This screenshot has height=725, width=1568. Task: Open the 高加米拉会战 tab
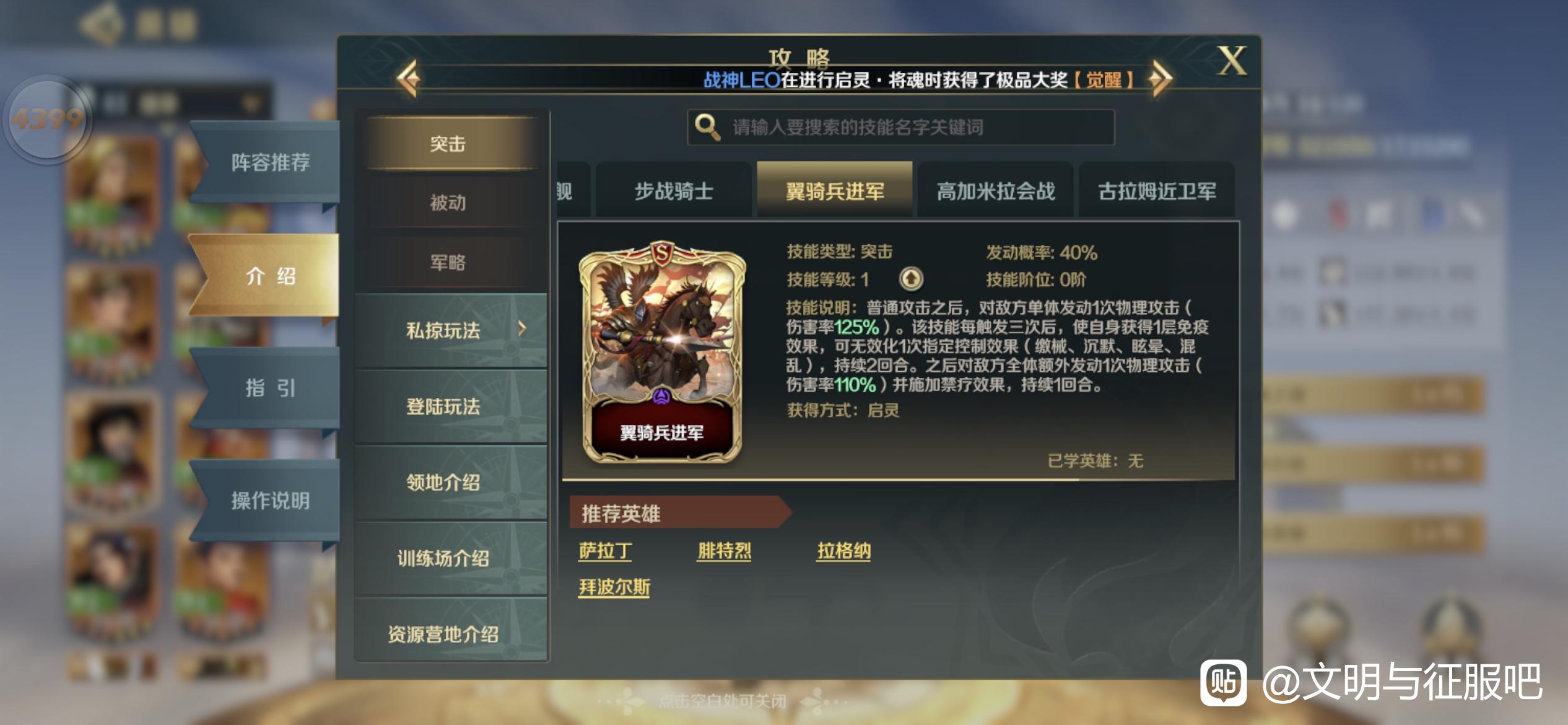click(995, 191)
